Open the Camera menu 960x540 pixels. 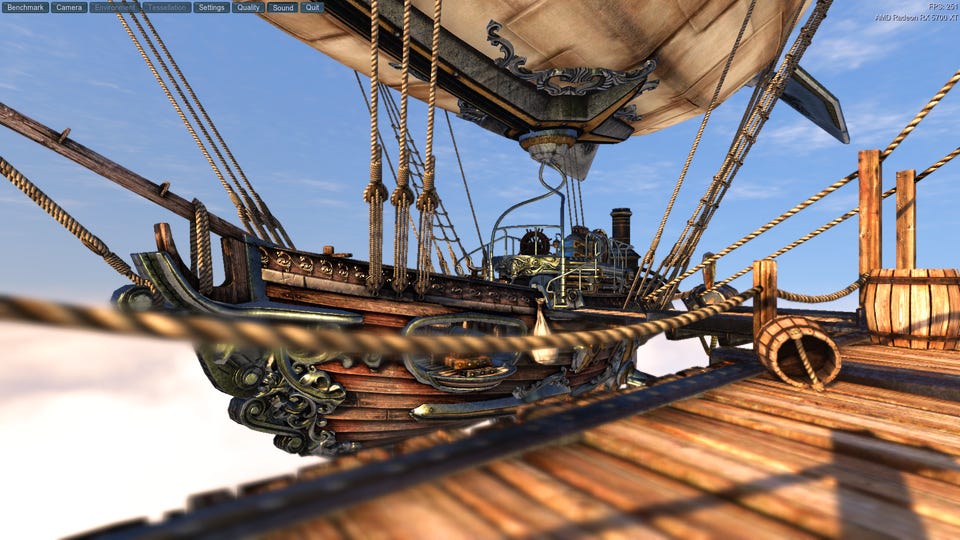point(69,7)
